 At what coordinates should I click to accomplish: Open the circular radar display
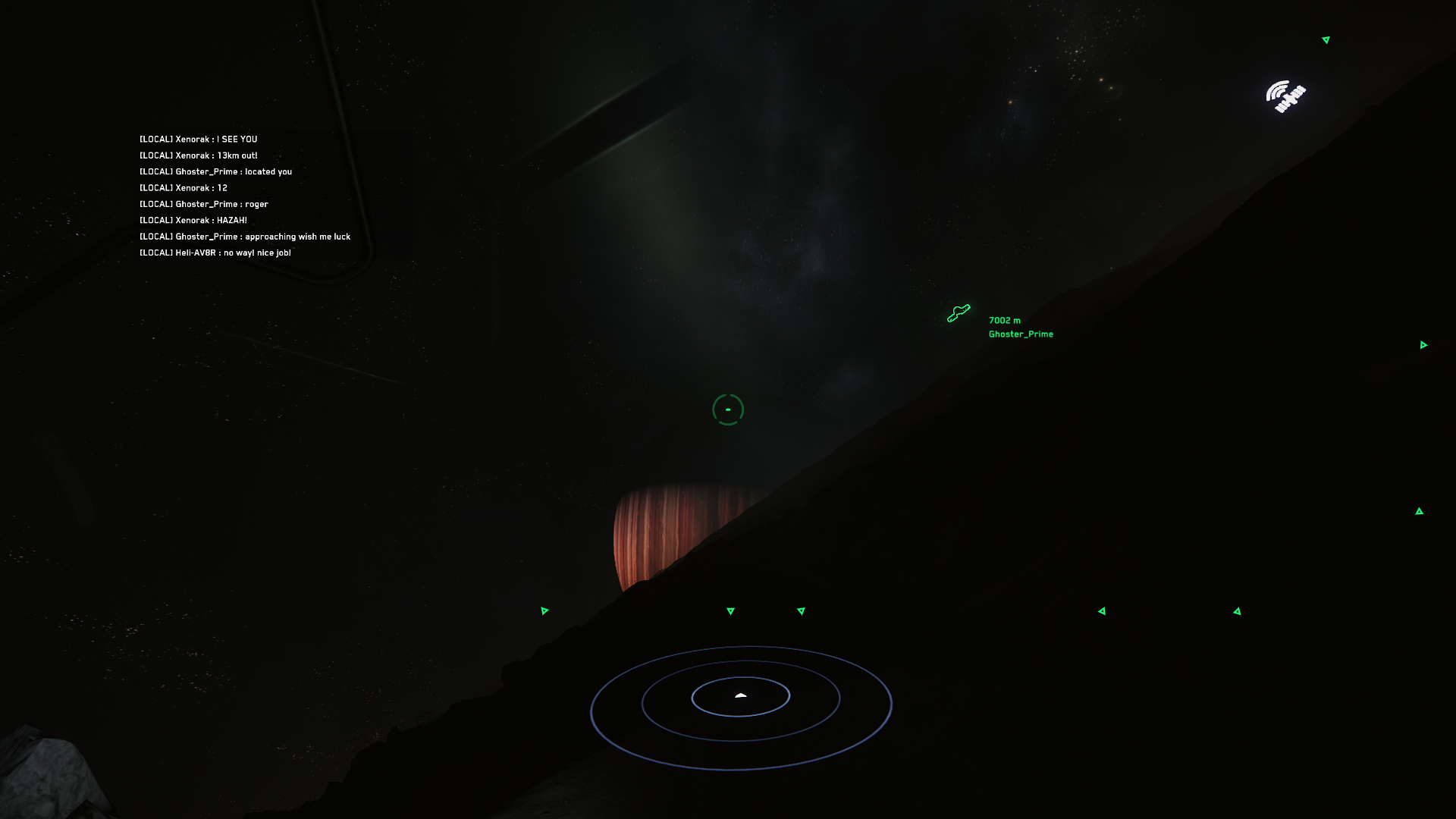tap(741, 708)
